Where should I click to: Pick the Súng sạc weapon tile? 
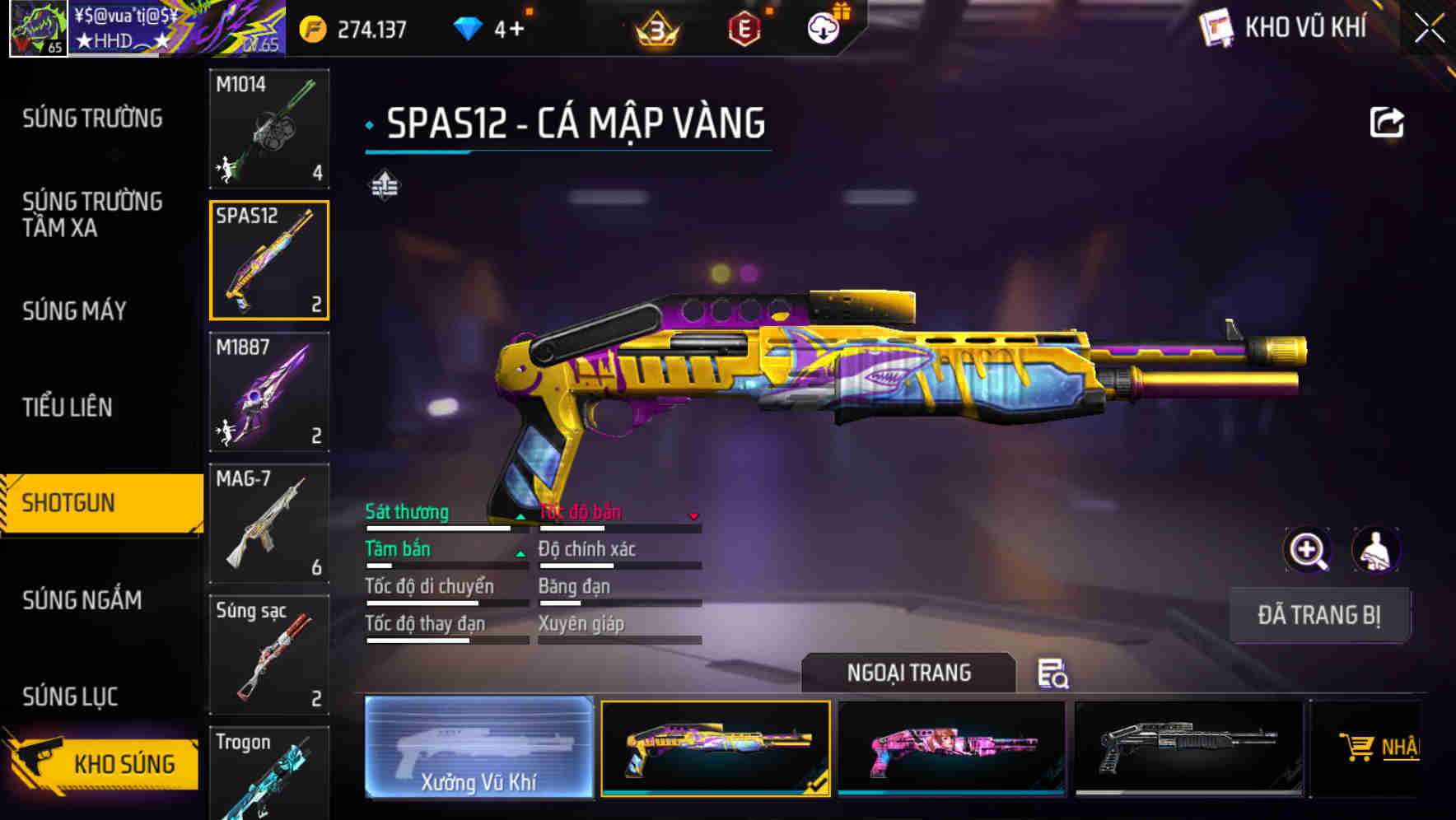tap(269, 655)
